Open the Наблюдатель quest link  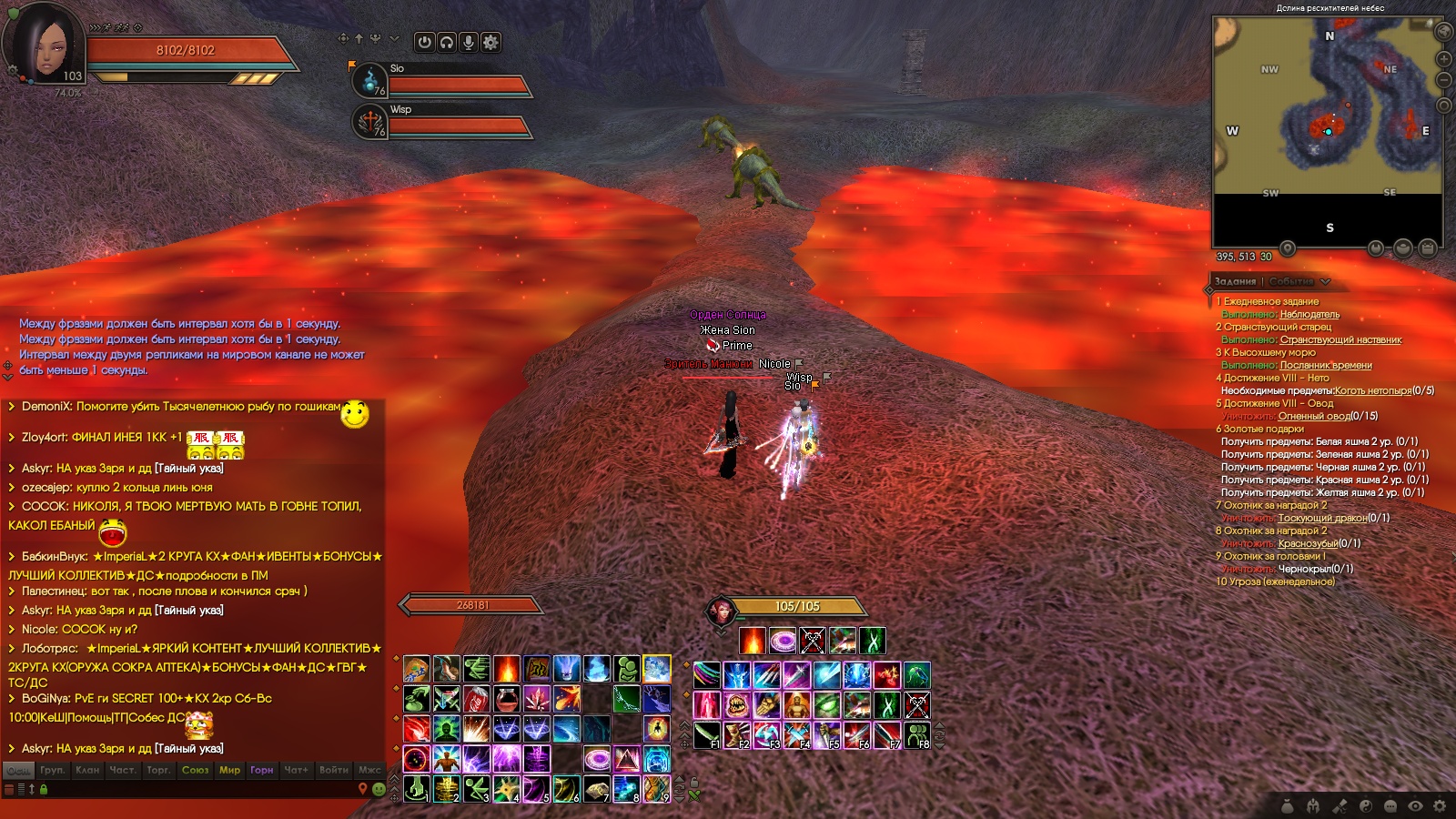click(1309, 314)
